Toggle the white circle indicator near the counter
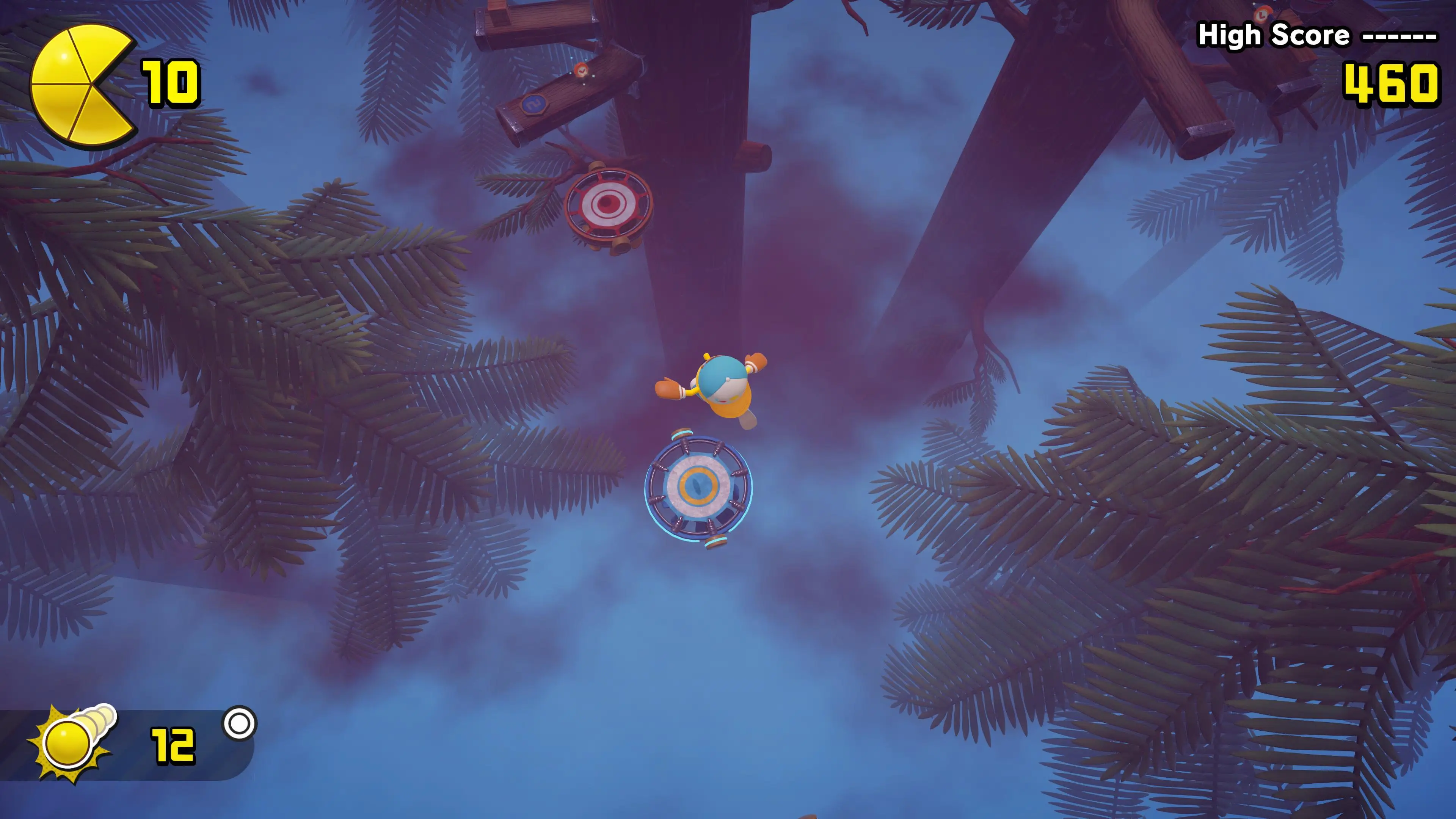This screenshot has height=819, width=1456. [240, 722]
